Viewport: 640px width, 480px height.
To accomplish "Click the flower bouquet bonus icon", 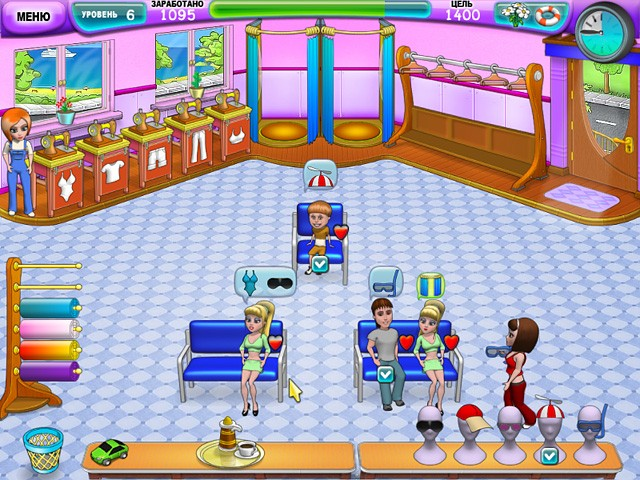I will (515, 15).
